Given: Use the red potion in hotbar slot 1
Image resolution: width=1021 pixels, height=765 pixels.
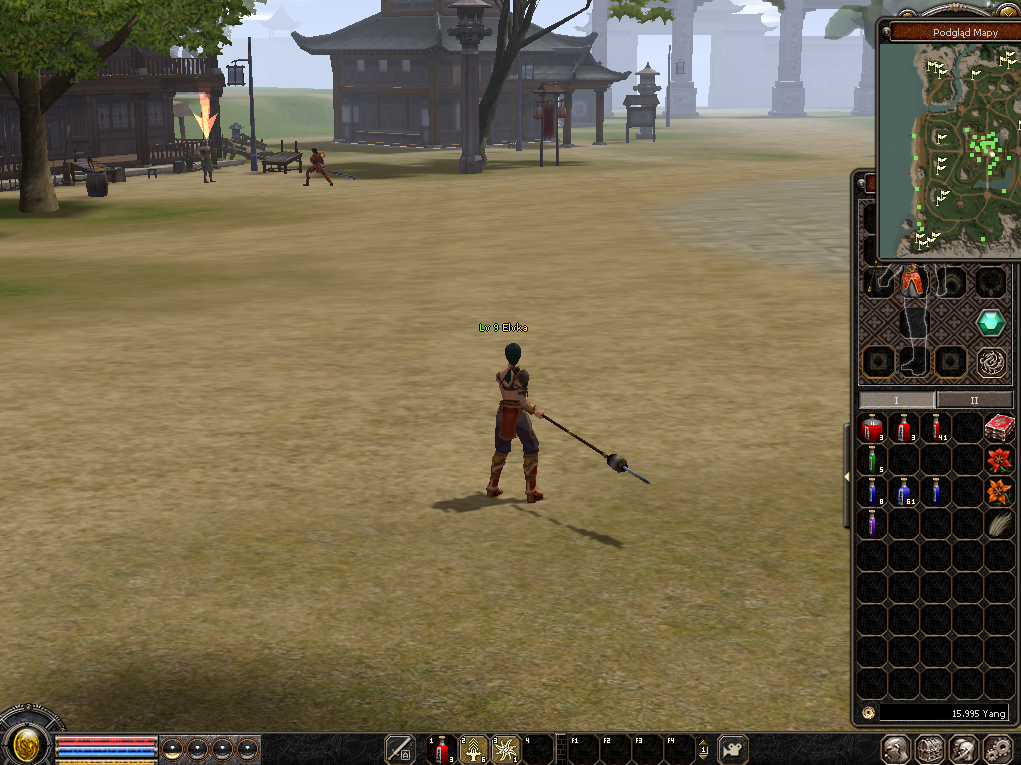Looking at the screenshot, I should click(442, 749).
